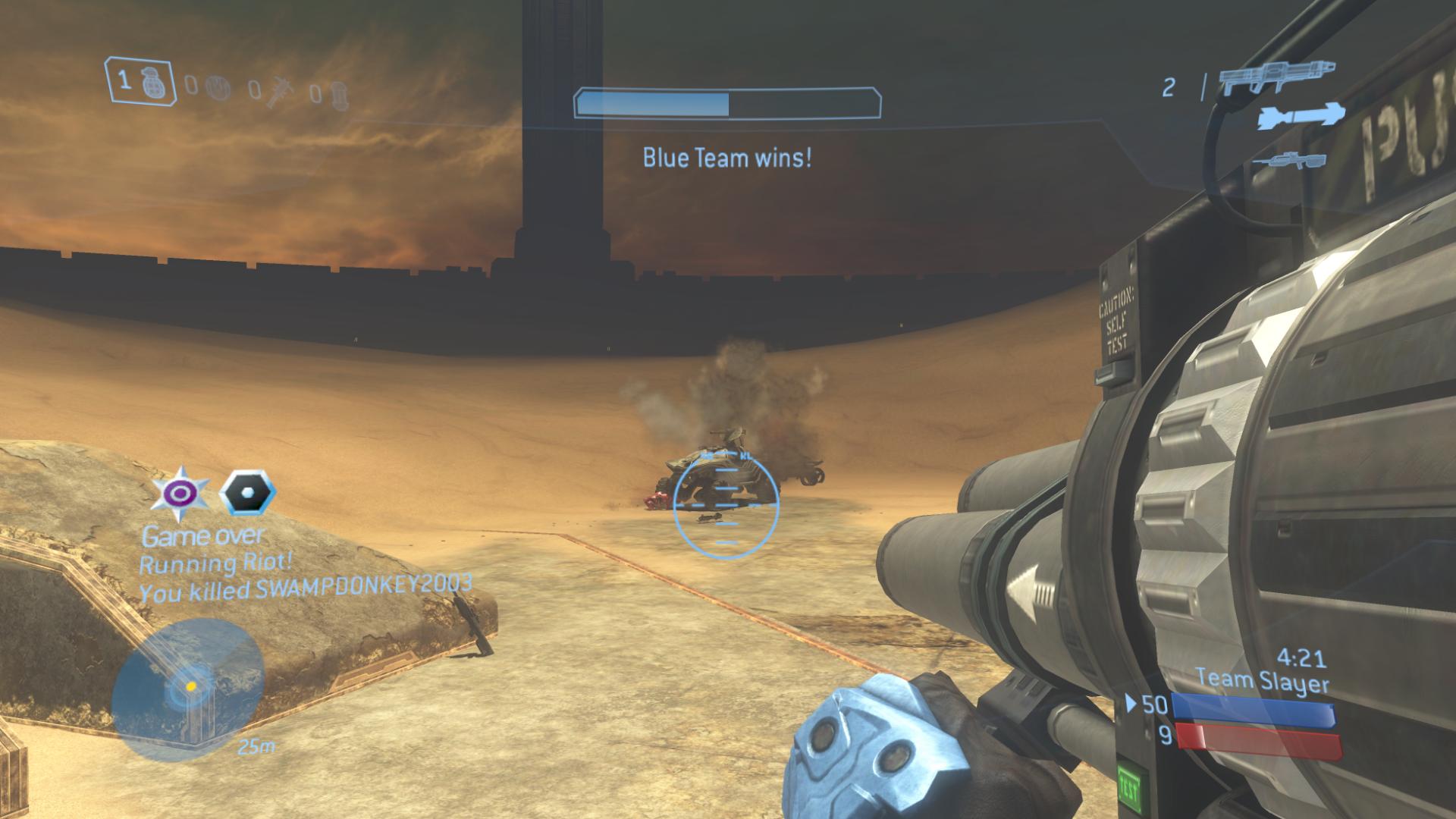This screenshot has width=1456, height=819.
Task: Click the firebomb grenade icon
Action: click(x=339, y=94)
